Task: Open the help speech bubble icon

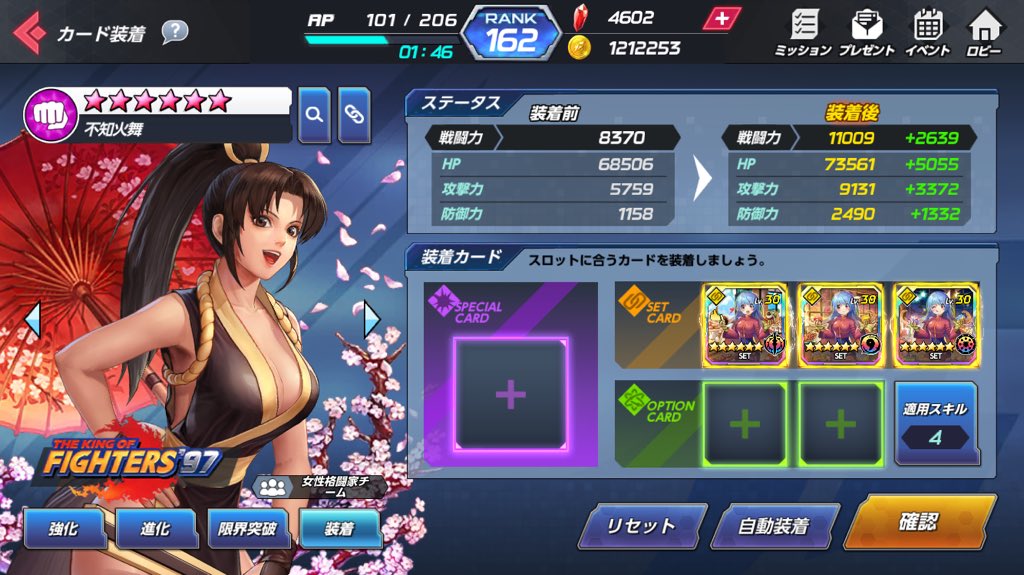Action: pyautogui.click(x=174, y=32)
